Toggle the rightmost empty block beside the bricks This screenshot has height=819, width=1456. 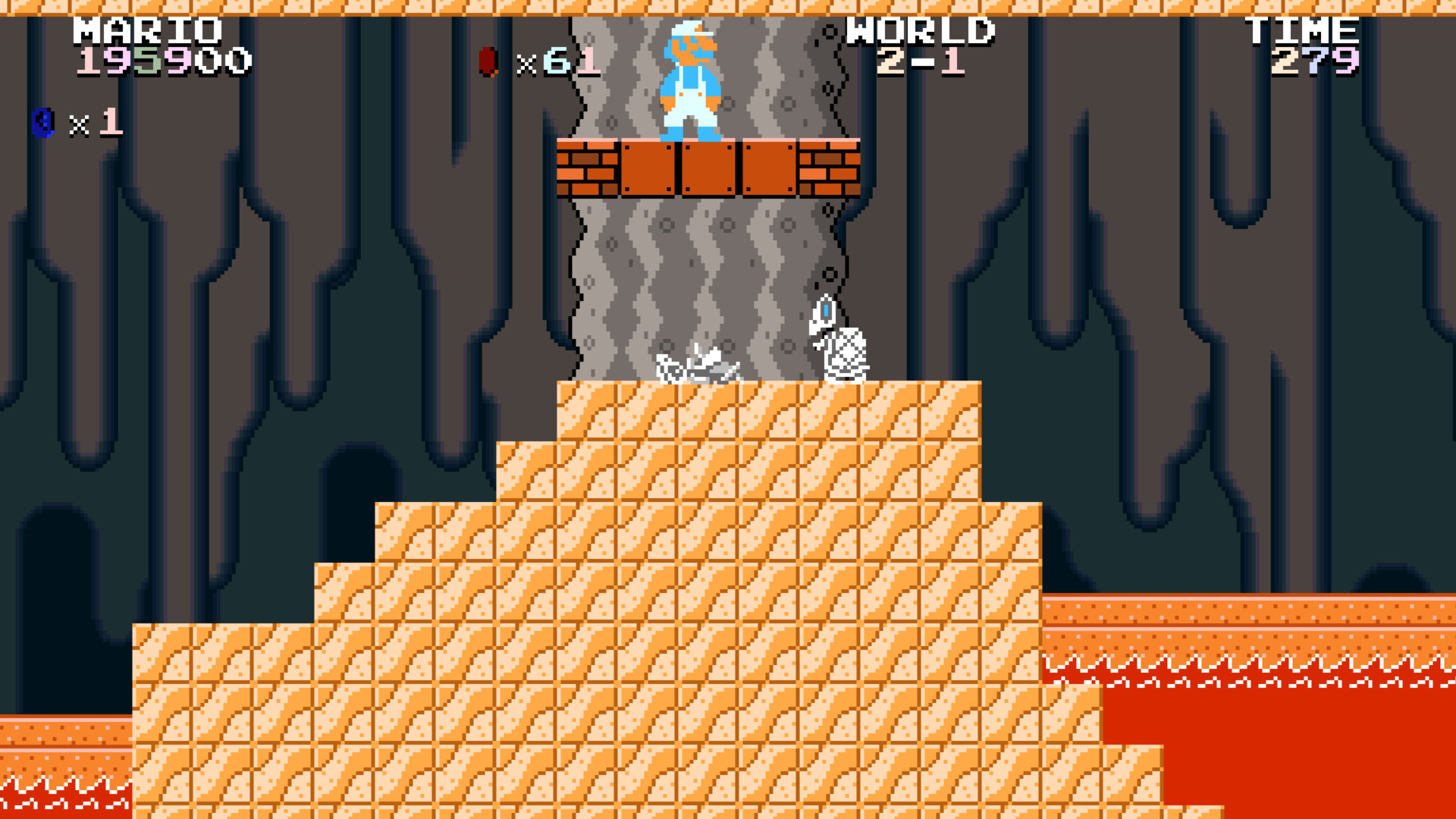click(x=767, y=168)
